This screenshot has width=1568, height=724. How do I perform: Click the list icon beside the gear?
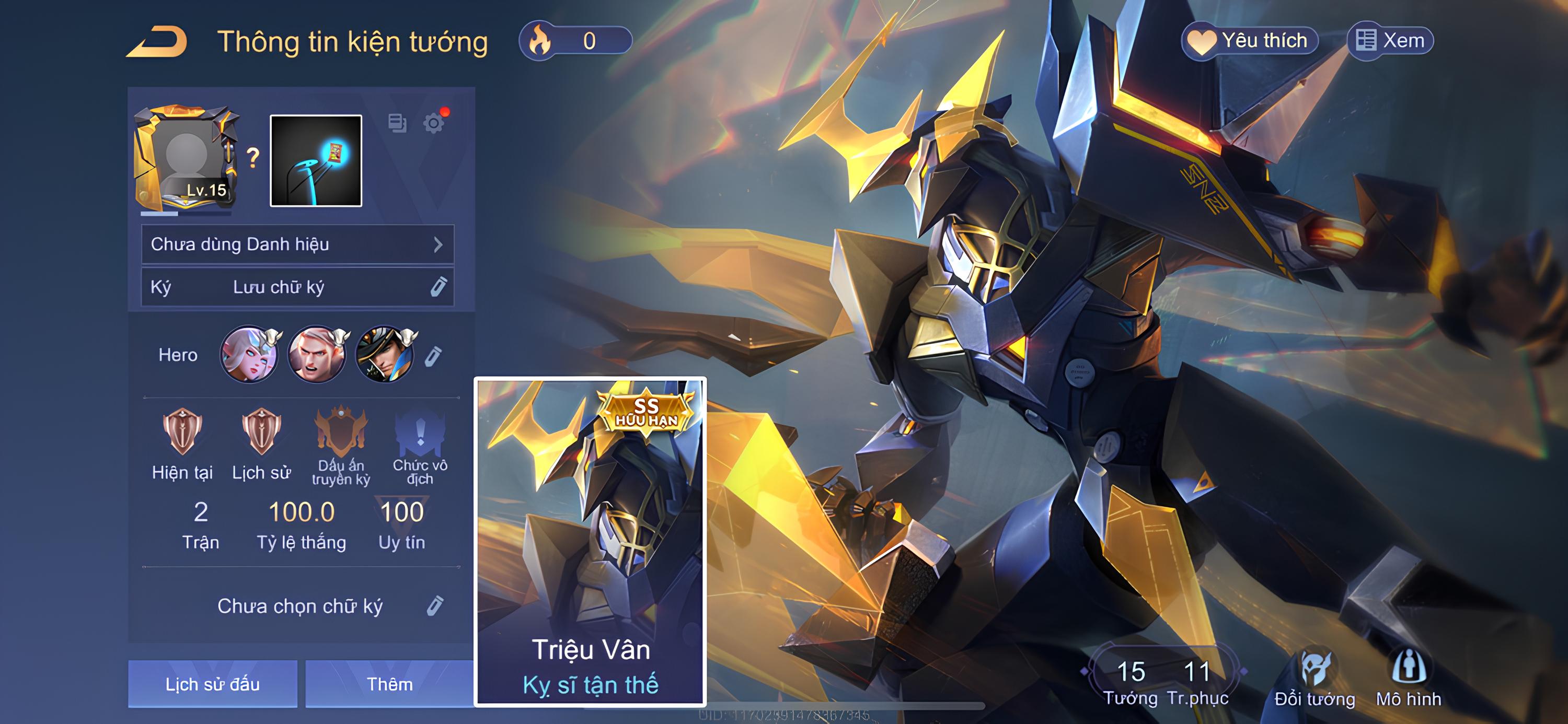pyautogui.click(x=397, y=123)
